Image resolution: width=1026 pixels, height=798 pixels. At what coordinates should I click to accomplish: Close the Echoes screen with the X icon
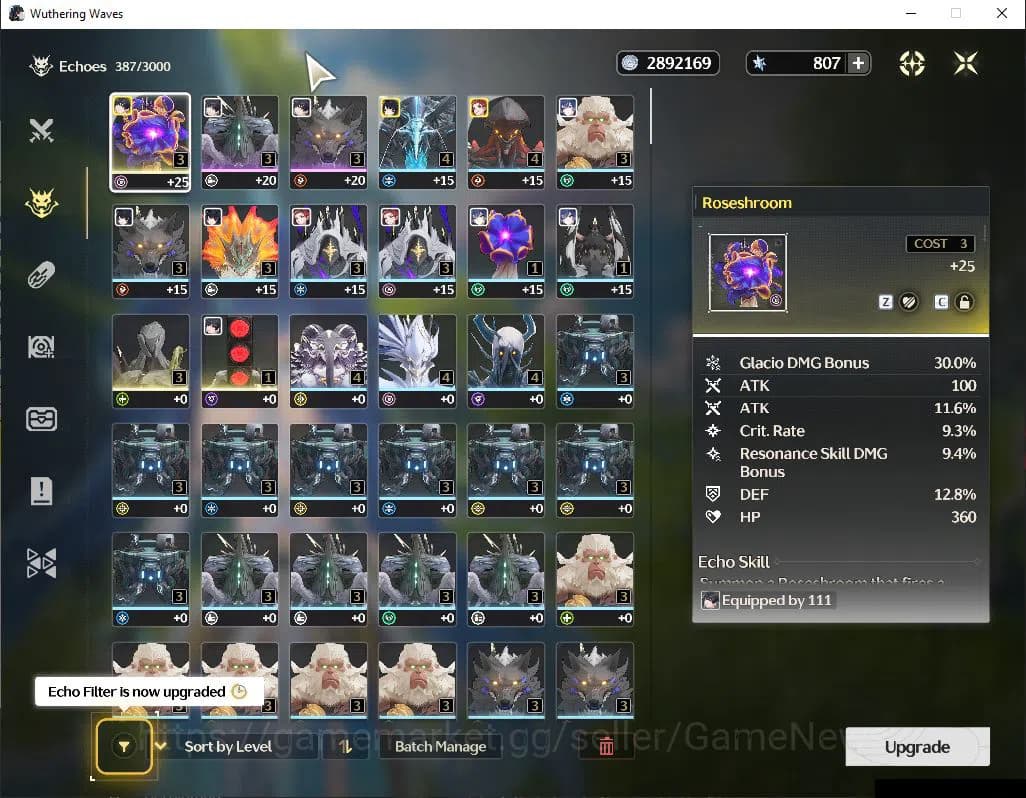(965, 64)
